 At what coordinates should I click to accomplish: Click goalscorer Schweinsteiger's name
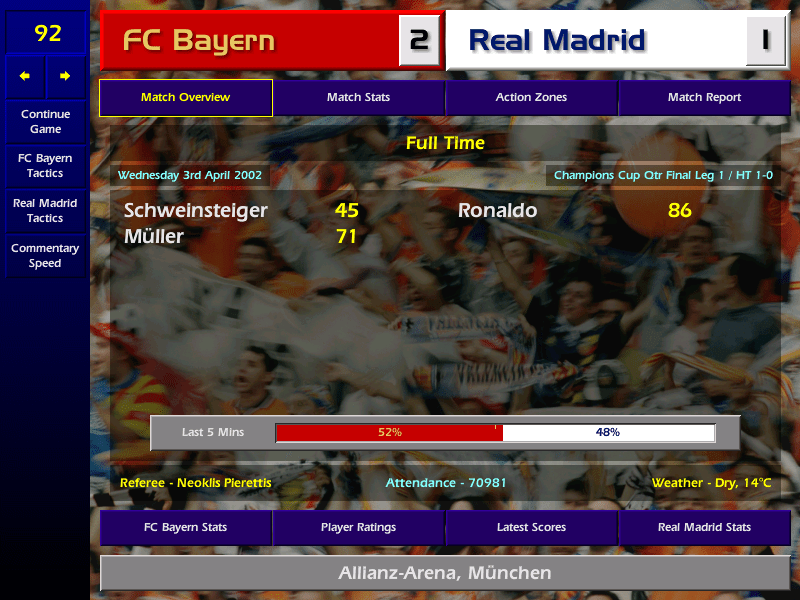[196, 211]
